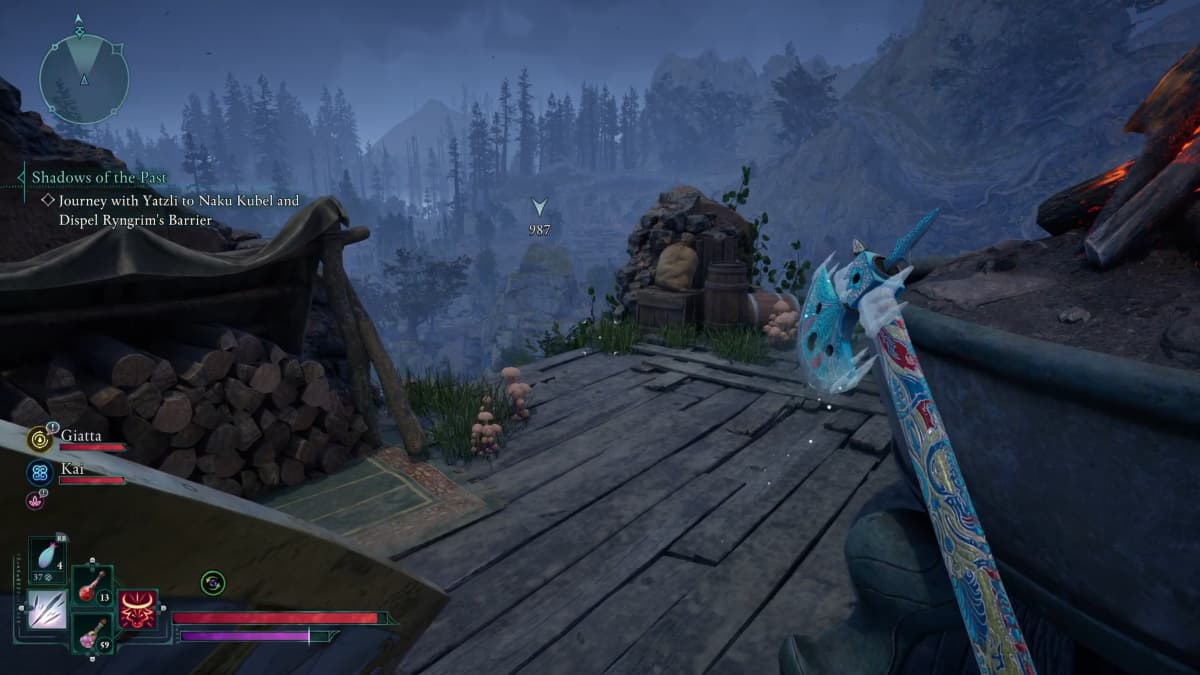
Task: Drink the pink essence potion
Action: point(92,632)
